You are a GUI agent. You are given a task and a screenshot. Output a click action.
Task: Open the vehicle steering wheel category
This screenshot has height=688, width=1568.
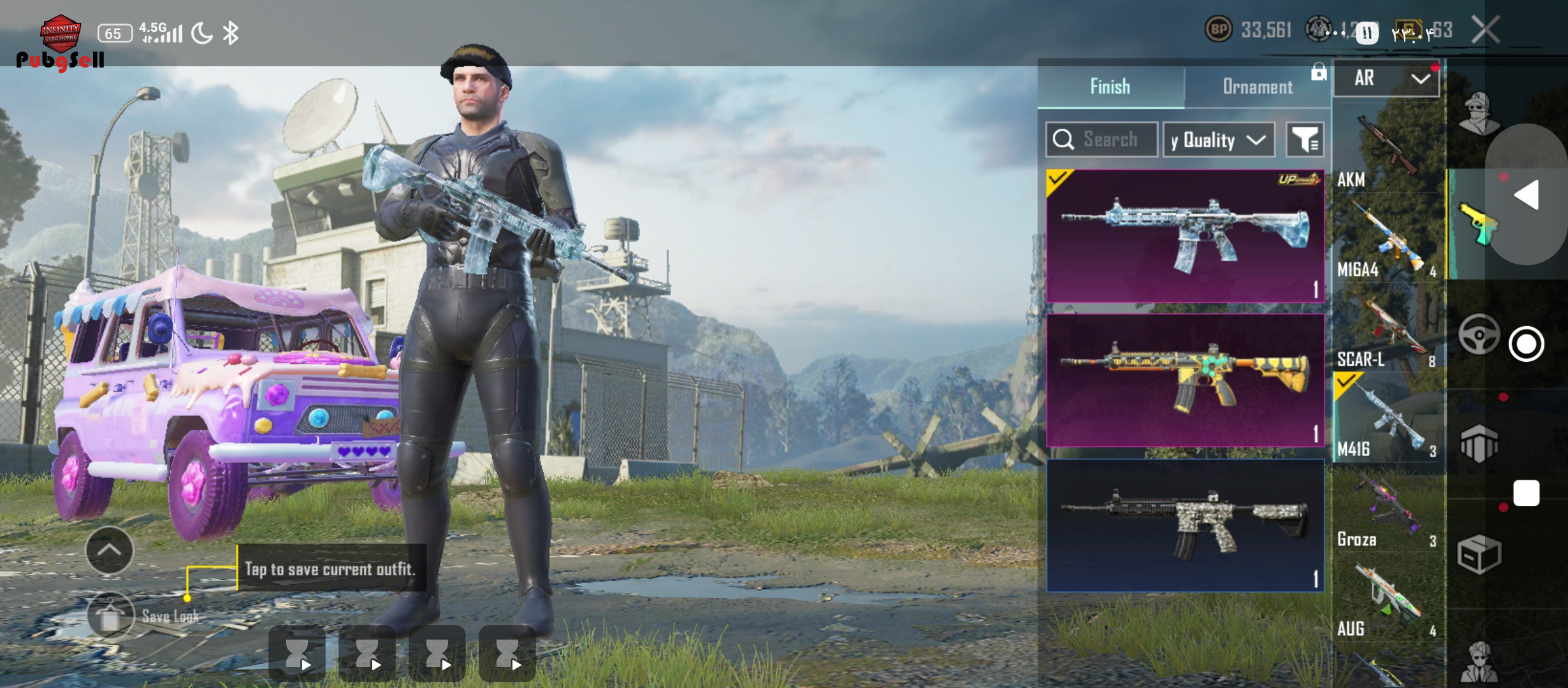(1479, 334)
